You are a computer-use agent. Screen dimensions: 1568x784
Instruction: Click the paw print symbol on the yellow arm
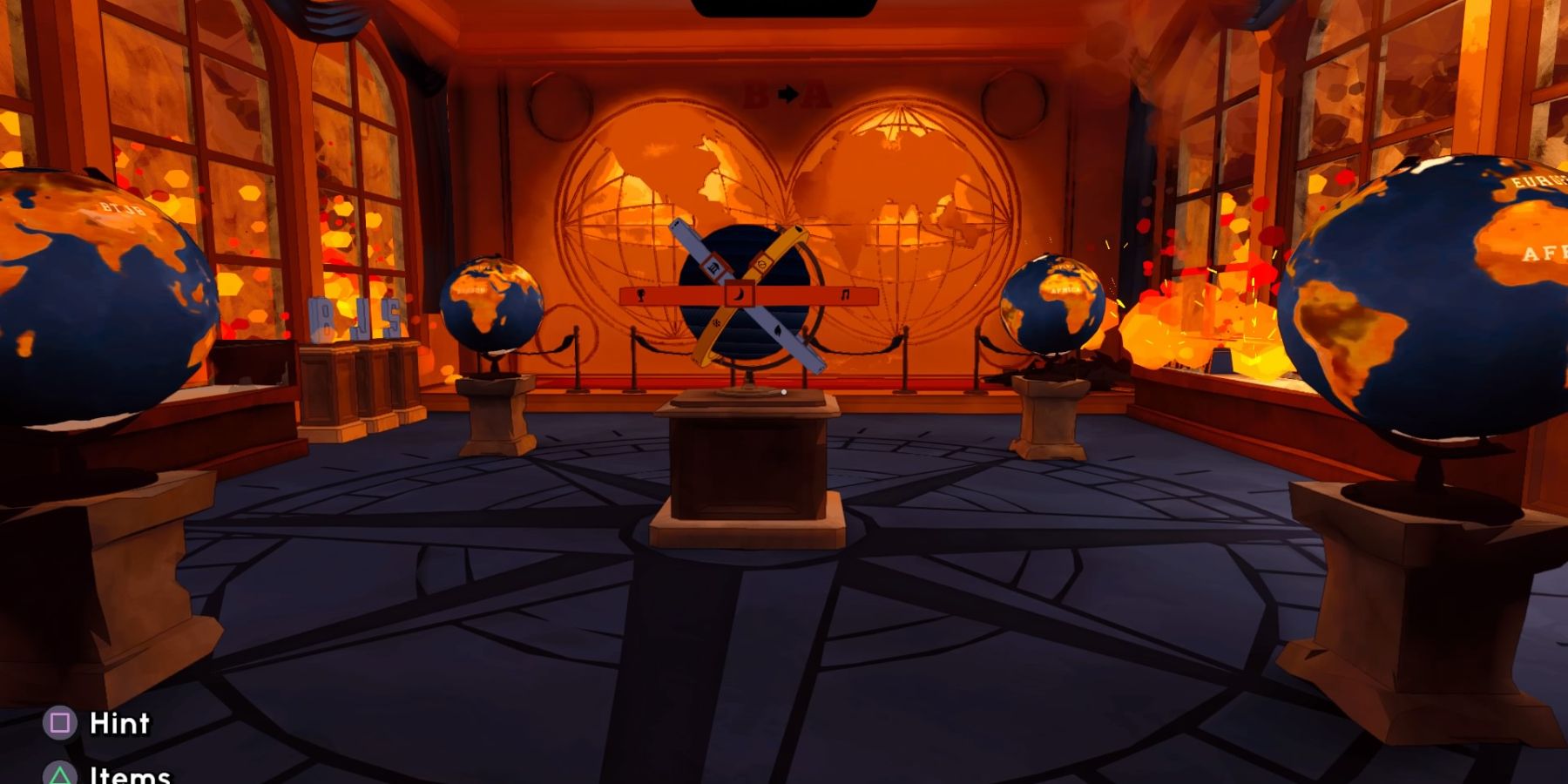(717, 325)
